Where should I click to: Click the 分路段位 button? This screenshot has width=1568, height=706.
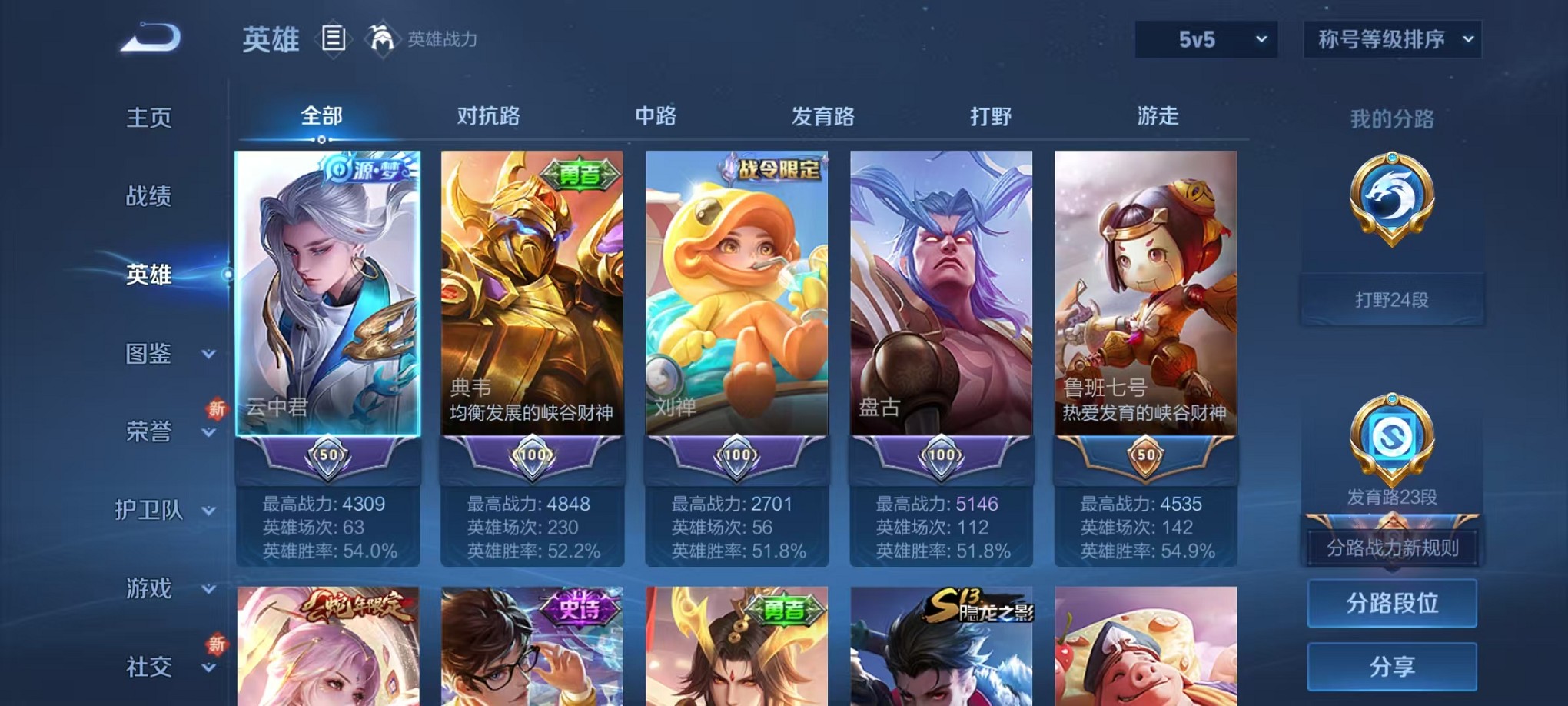tap(1391, 604)
